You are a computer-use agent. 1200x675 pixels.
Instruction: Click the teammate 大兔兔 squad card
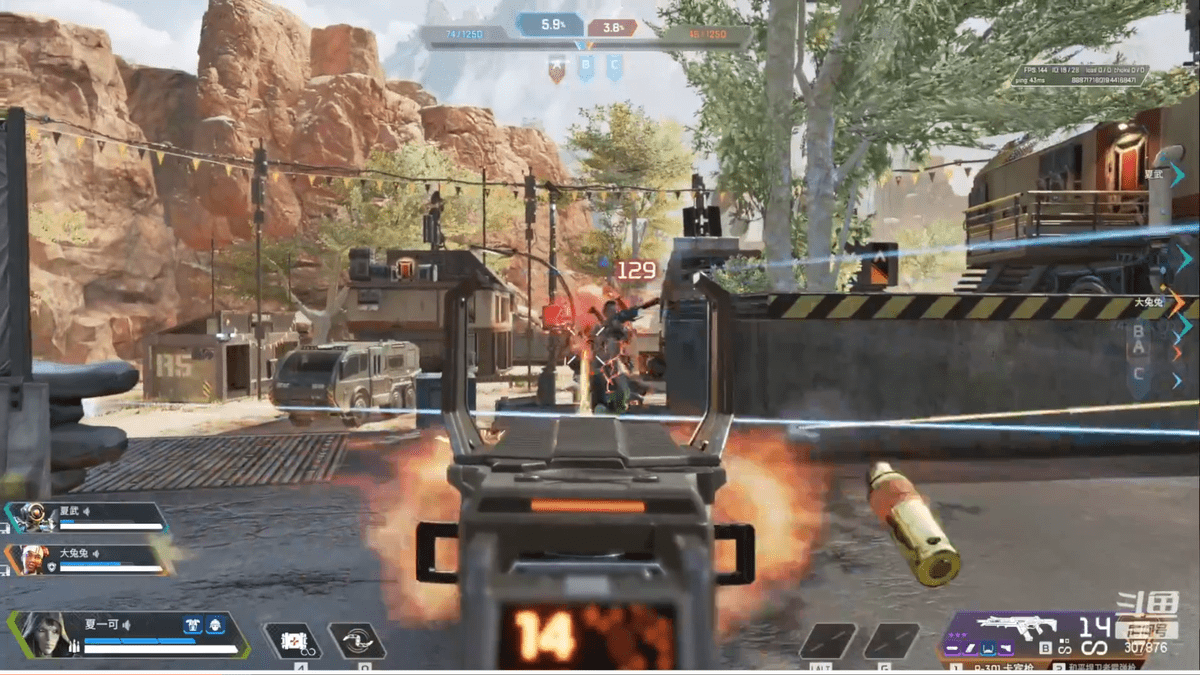tap(86, 559)
